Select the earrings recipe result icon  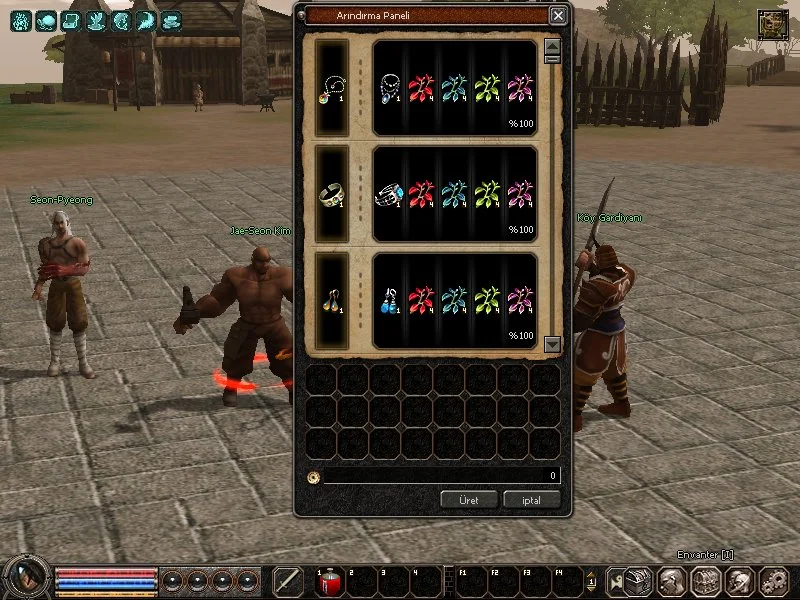click(x=331, y=300)
